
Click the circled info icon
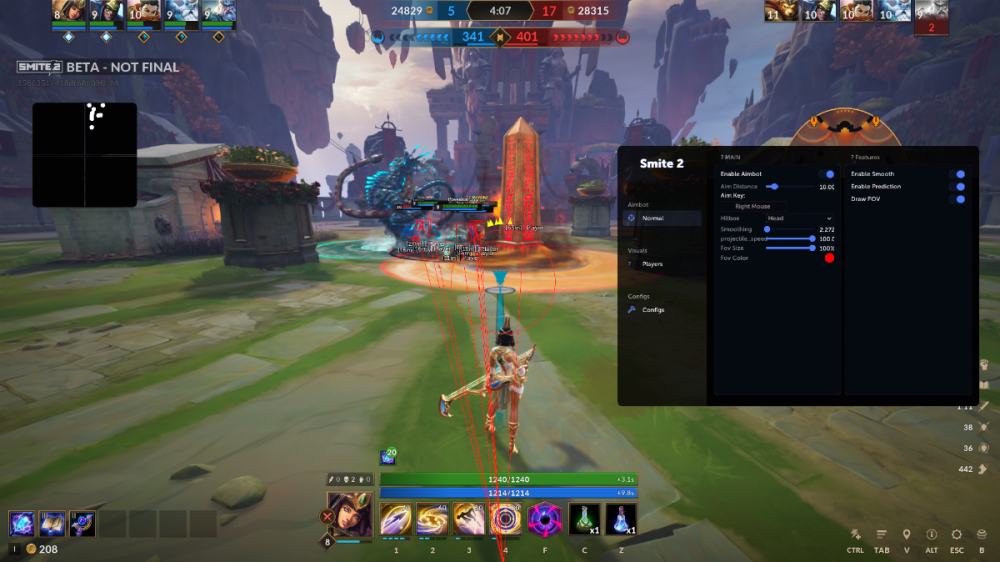pos(932,535)
